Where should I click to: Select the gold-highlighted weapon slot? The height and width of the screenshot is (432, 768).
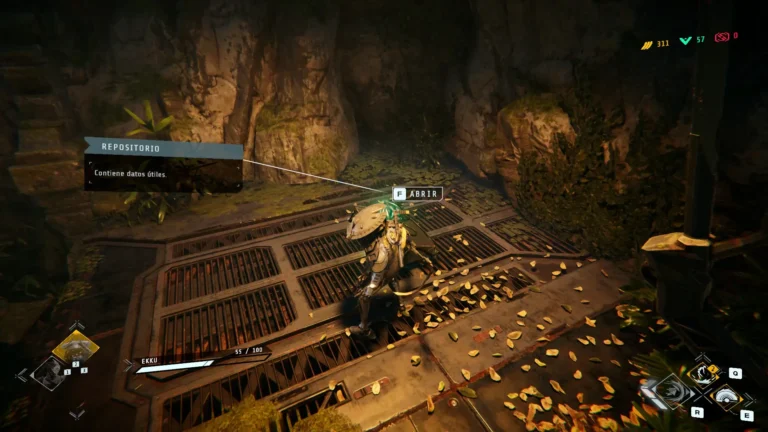(75, 347)
